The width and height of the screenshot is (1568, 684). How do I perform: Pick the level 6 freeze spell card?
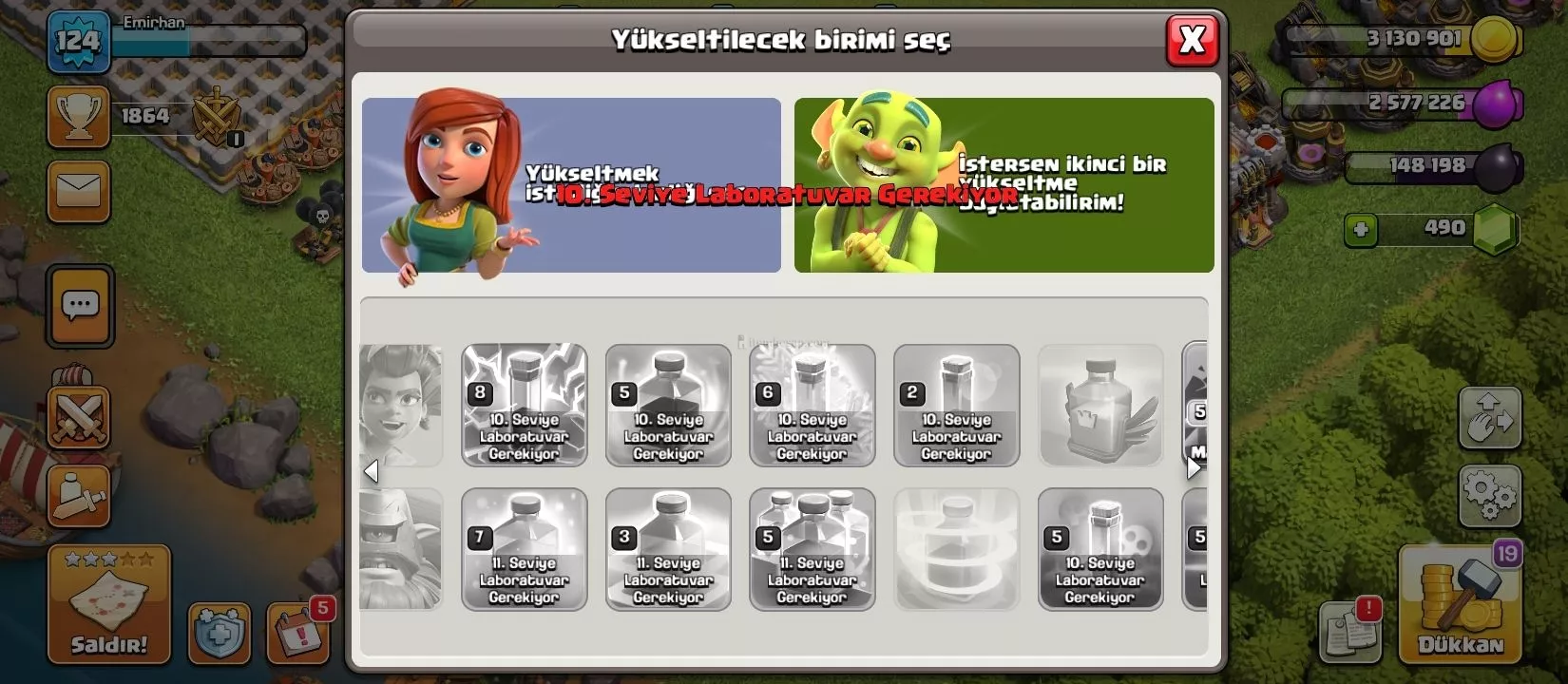click(x=812, y=406)
